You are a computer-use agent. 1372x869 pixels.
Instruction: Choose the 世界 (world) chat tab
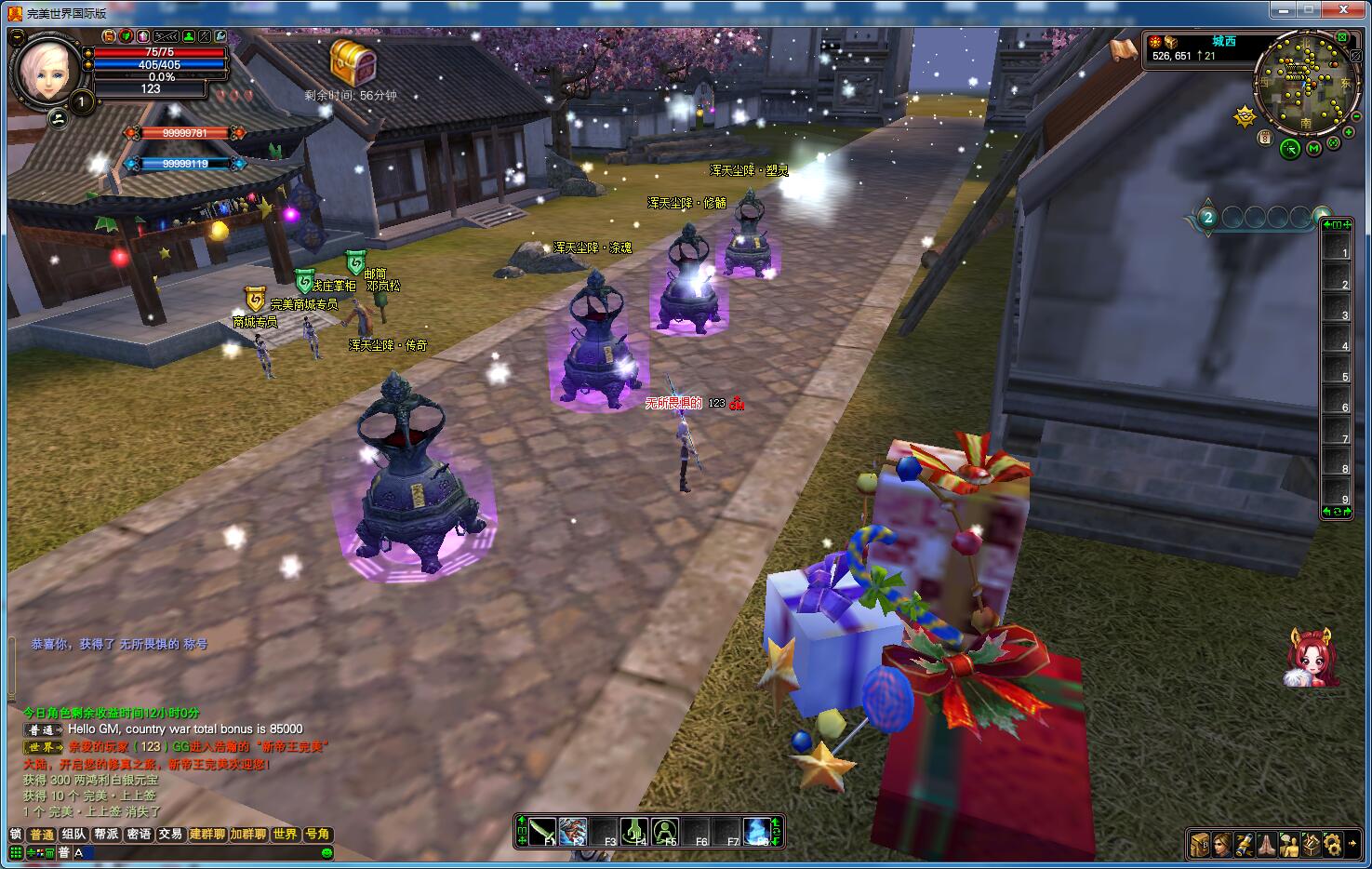pos(285,835)
